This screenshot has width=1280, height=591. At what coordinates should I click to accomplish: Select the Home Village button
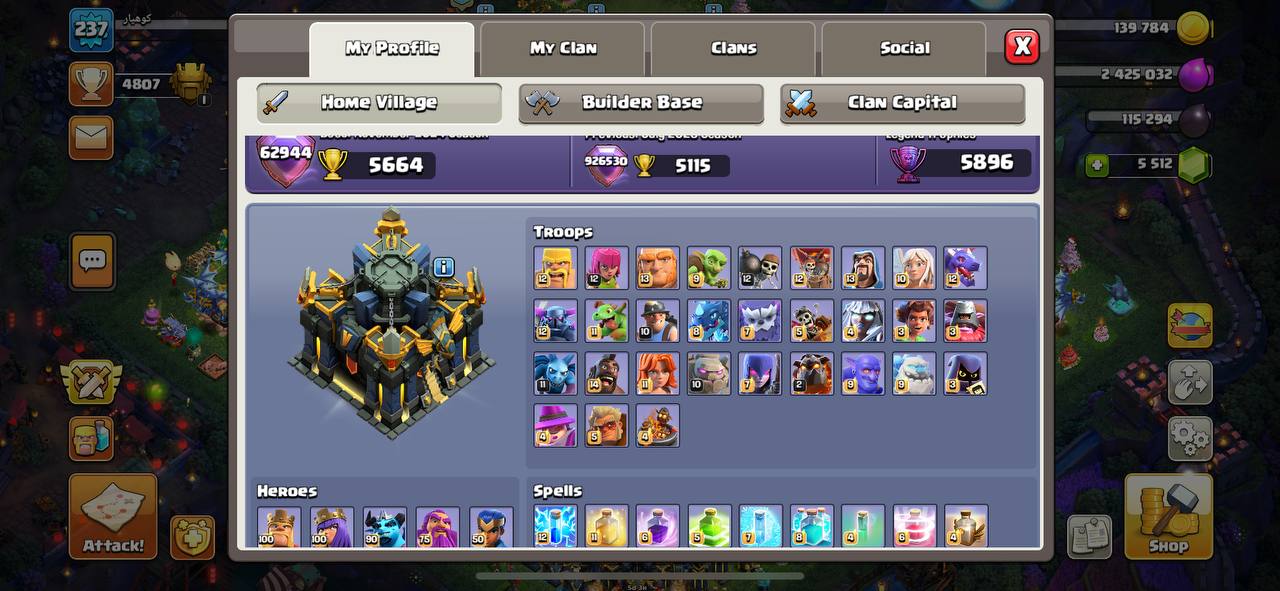tap(379, 103)
